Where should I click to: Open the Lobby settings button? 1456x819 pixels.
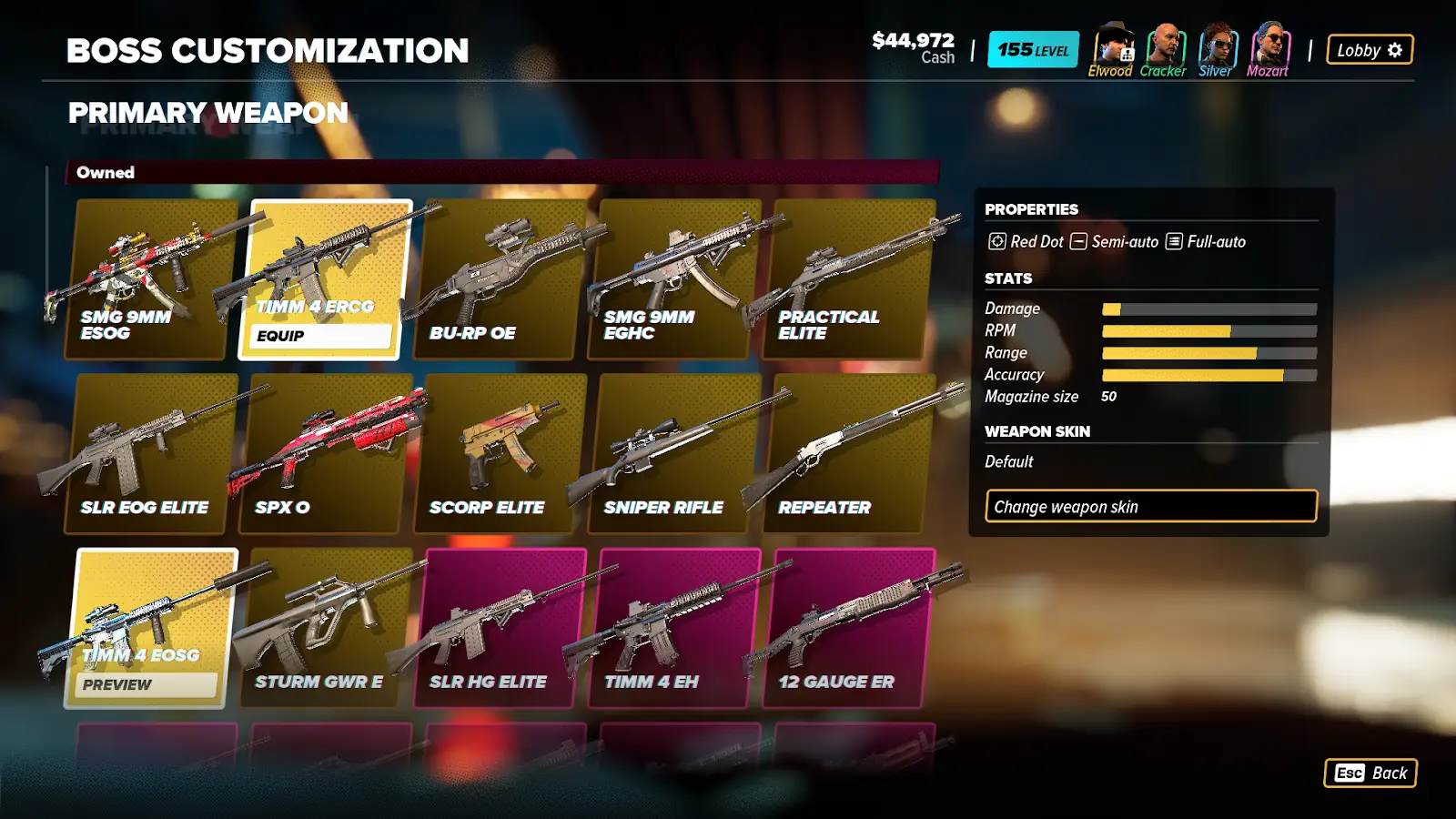[1370, 50]
